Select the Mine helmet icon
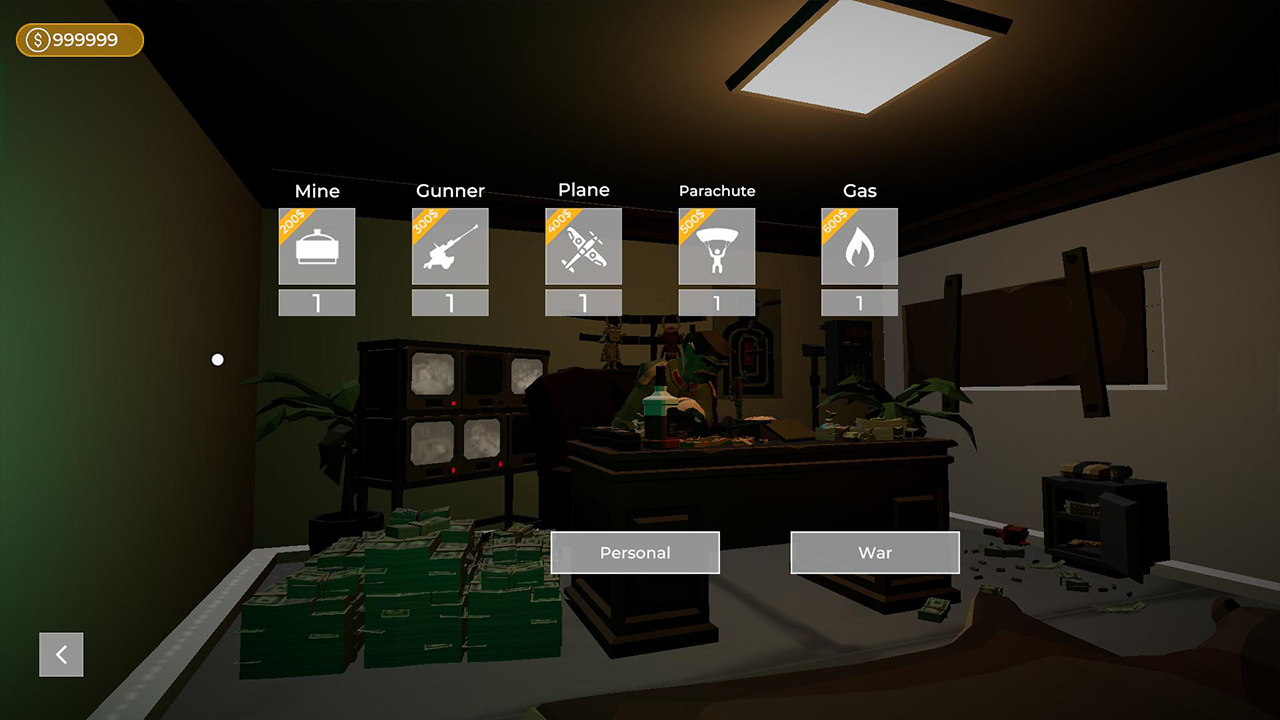1280x720 pixels. [317, 246]
